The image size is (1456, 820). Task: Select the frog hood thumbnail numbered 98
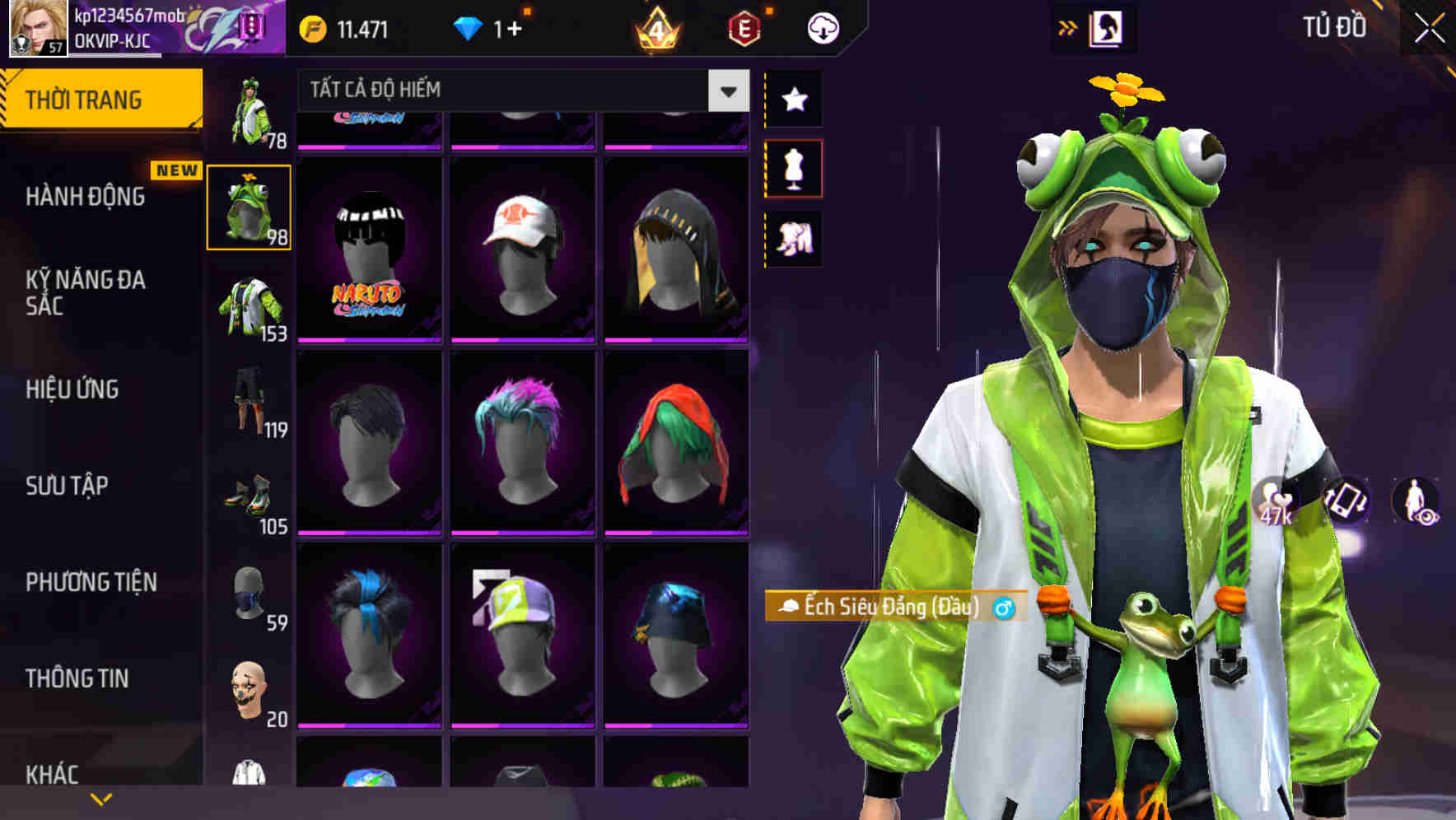249,207
